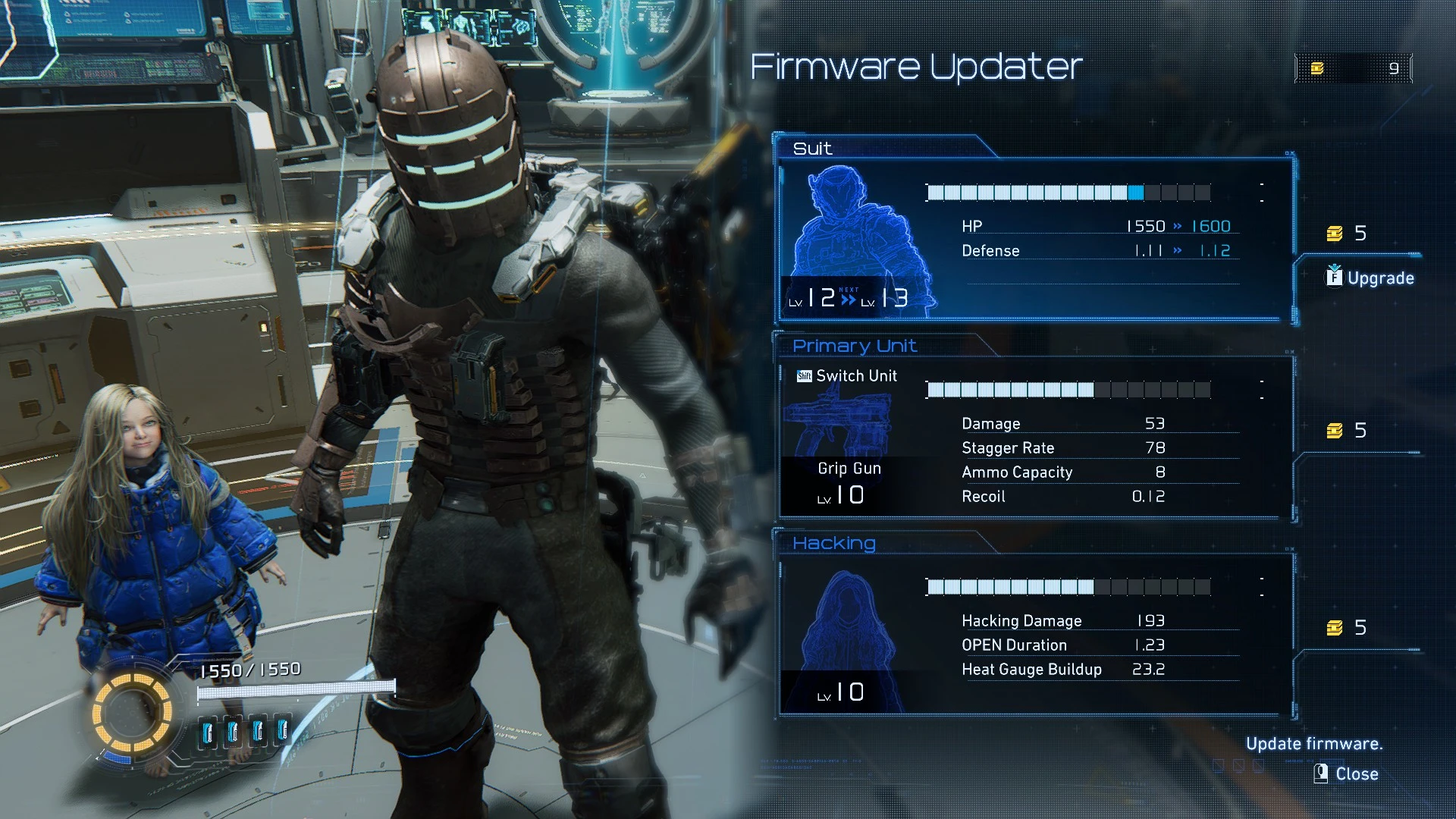Choose the Hacking upgrade panel
Screen dimensions: 1456x819
1035,635
